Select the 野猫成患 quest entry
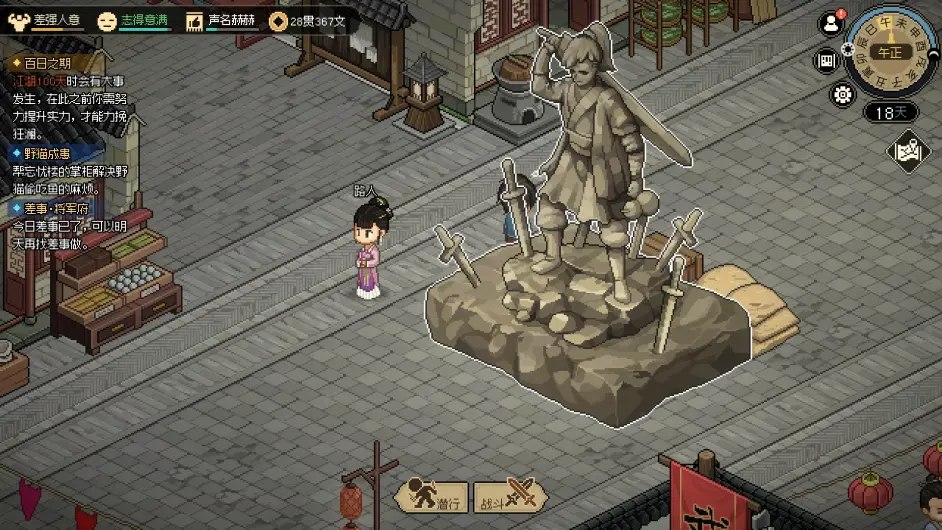The width and height of the screenshot is (942, 530). (x=46, y=154)
